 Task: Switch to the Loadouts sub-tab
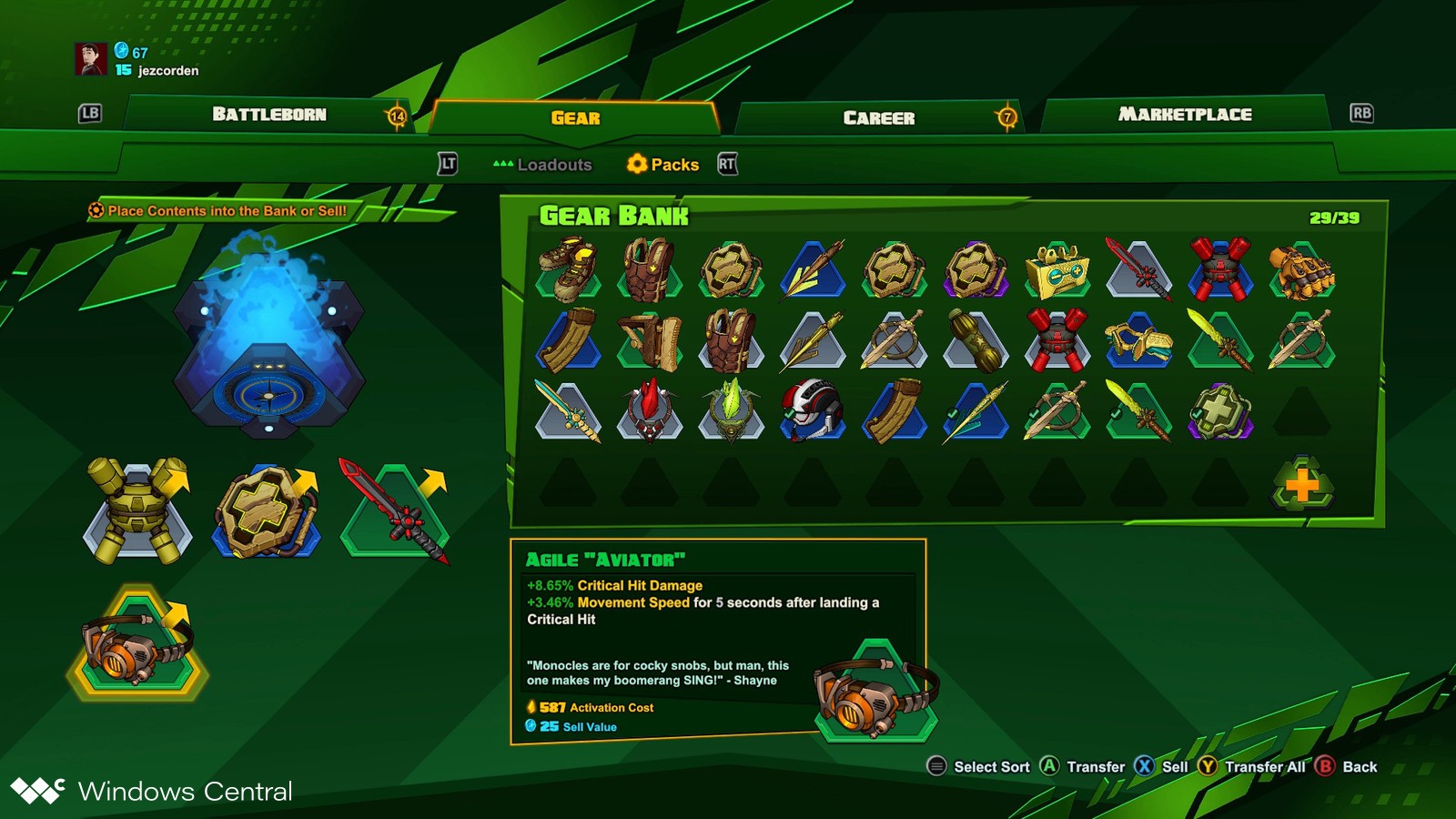(x=543, y=165)
